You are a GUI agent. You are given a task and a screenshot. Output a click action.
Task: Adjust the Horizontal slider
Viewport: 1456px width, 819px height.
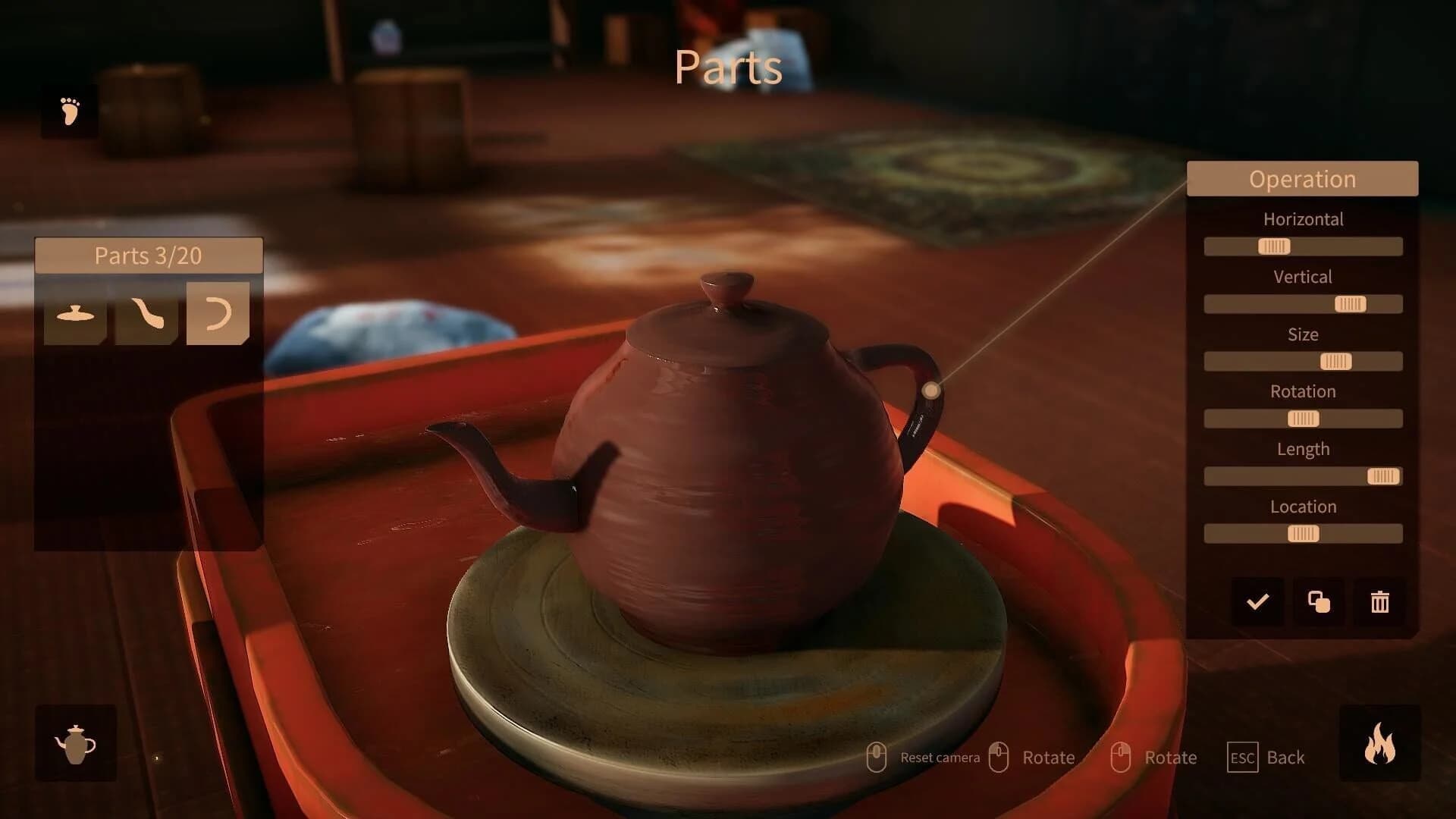pos(1274,246)
